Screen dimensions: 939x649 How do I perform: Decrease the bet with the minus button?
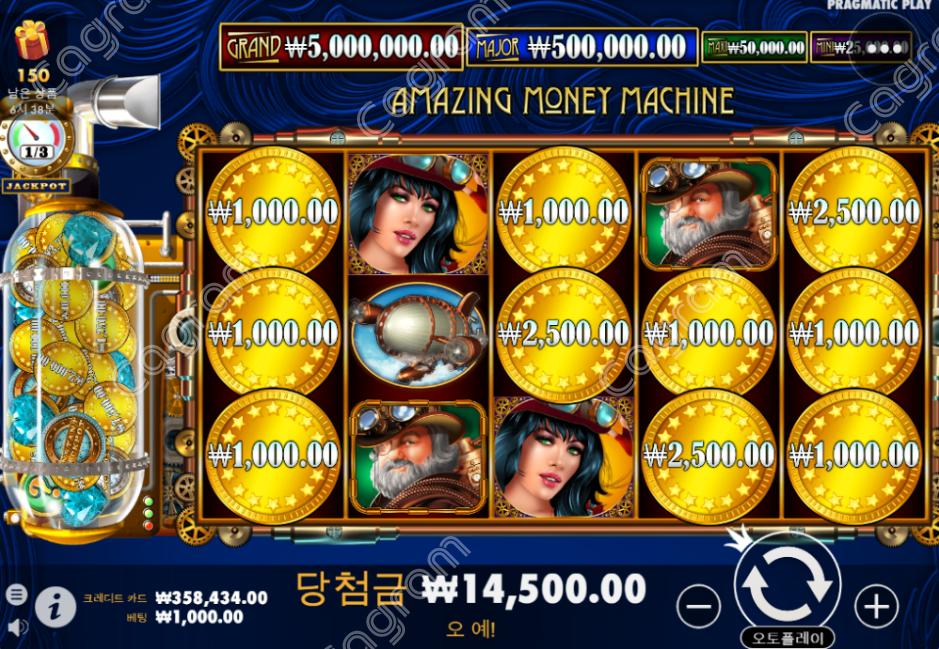(699, 606)
